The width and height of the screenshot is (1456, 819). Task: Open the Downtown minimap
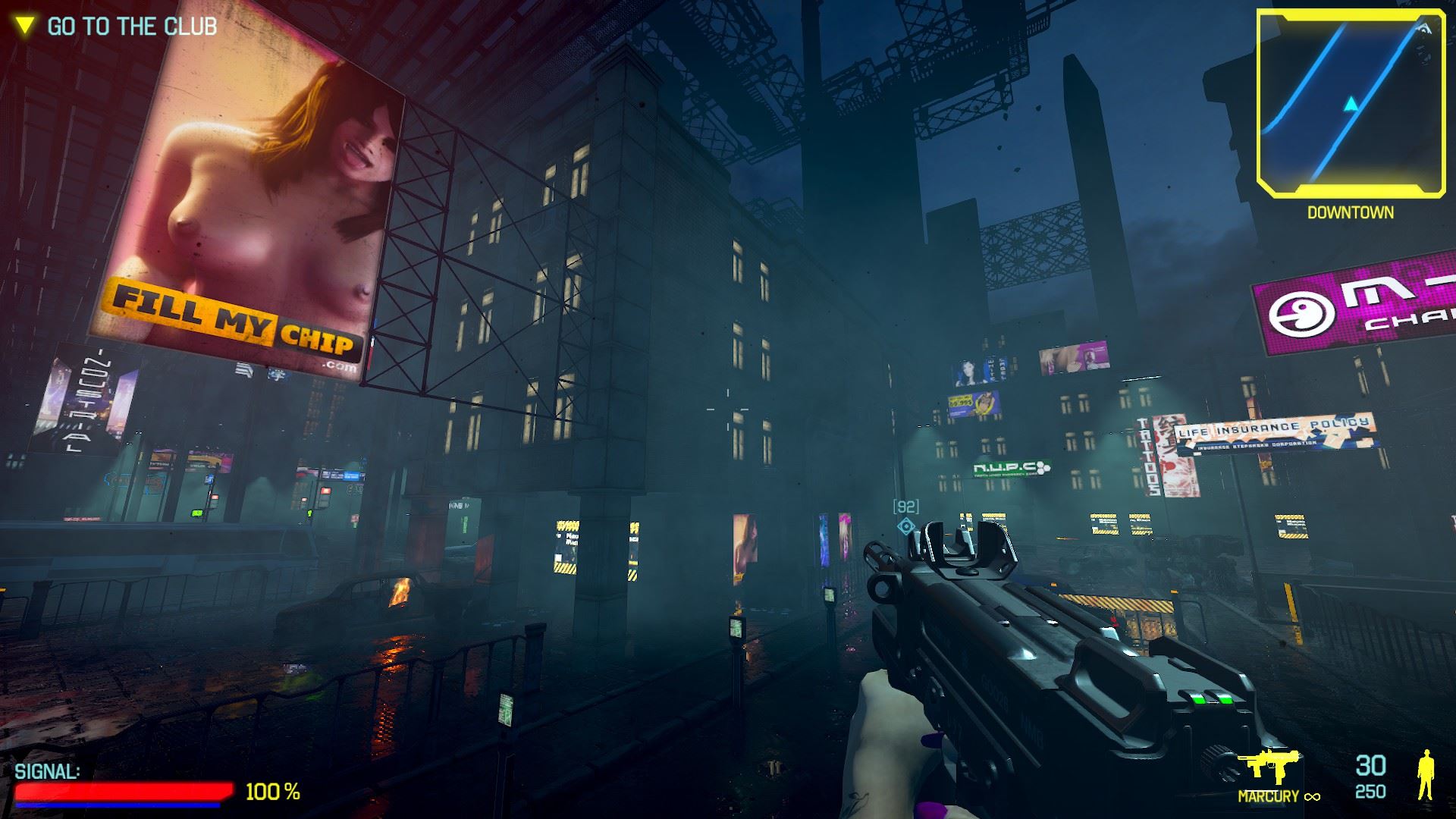(x=1350, y=102)
